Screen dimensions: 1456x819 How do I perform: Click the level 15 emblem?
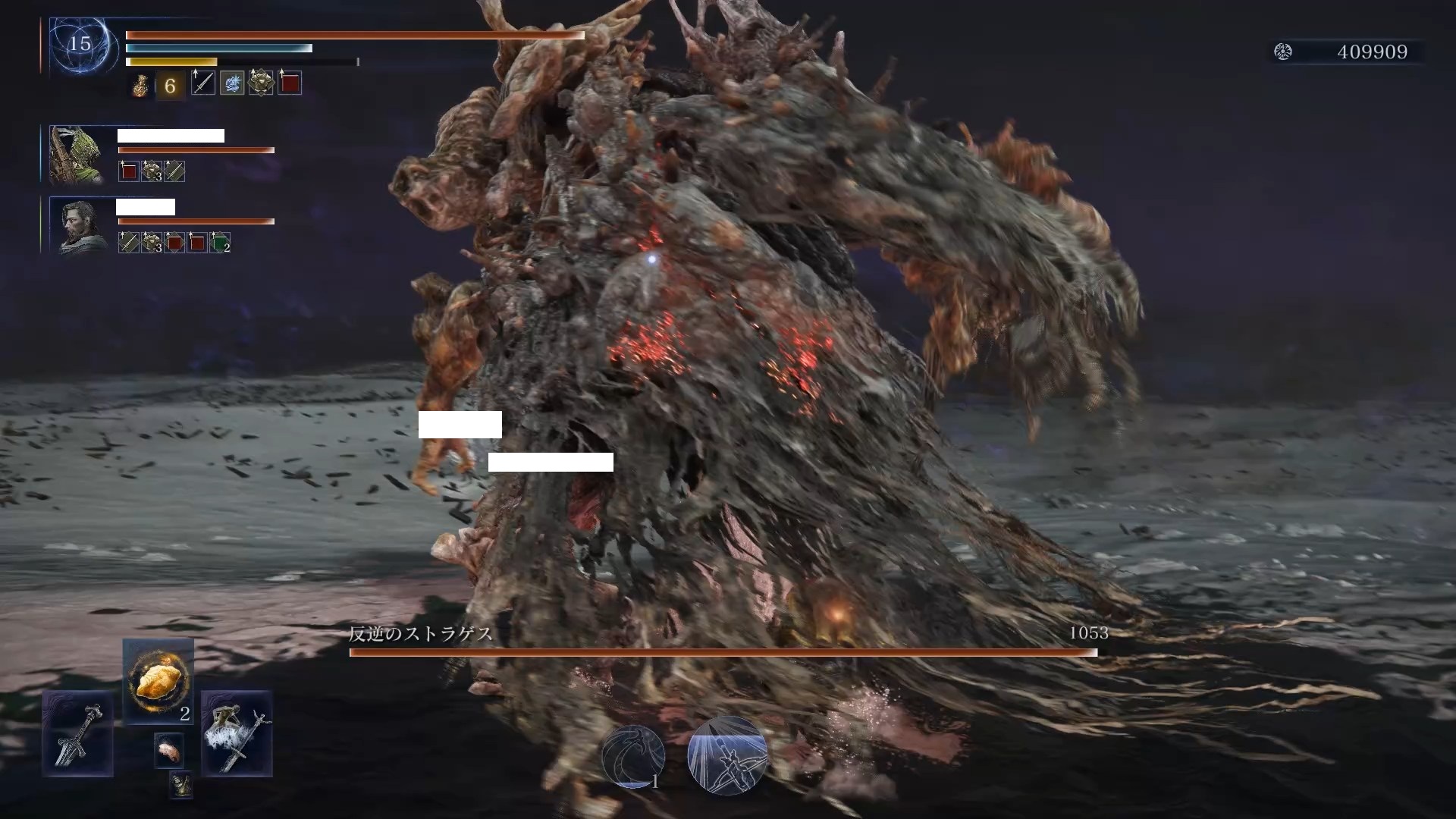pos(80,44)
